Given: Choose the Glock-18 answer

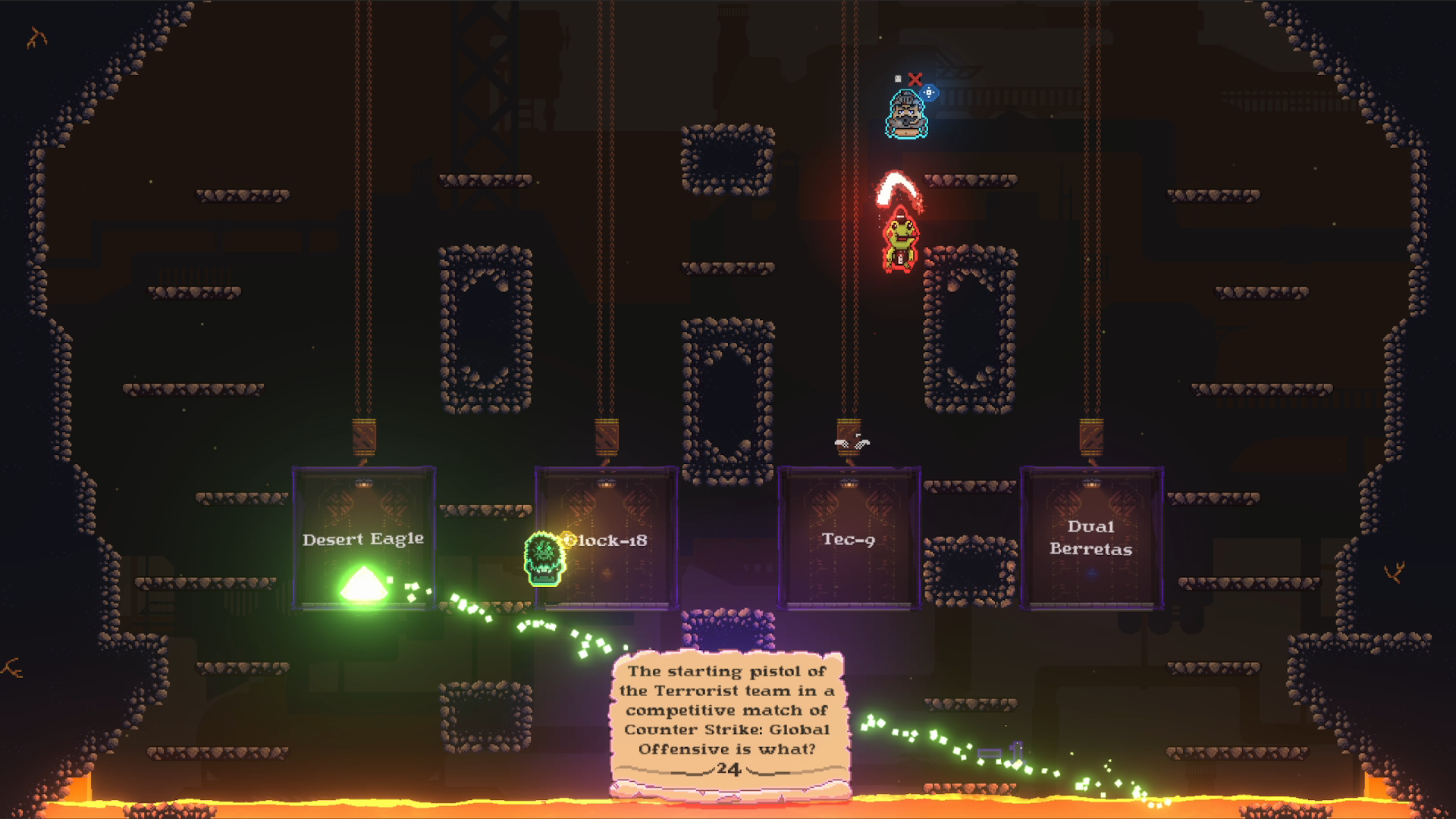Looking at the screenshot, I should pos(607,540).
